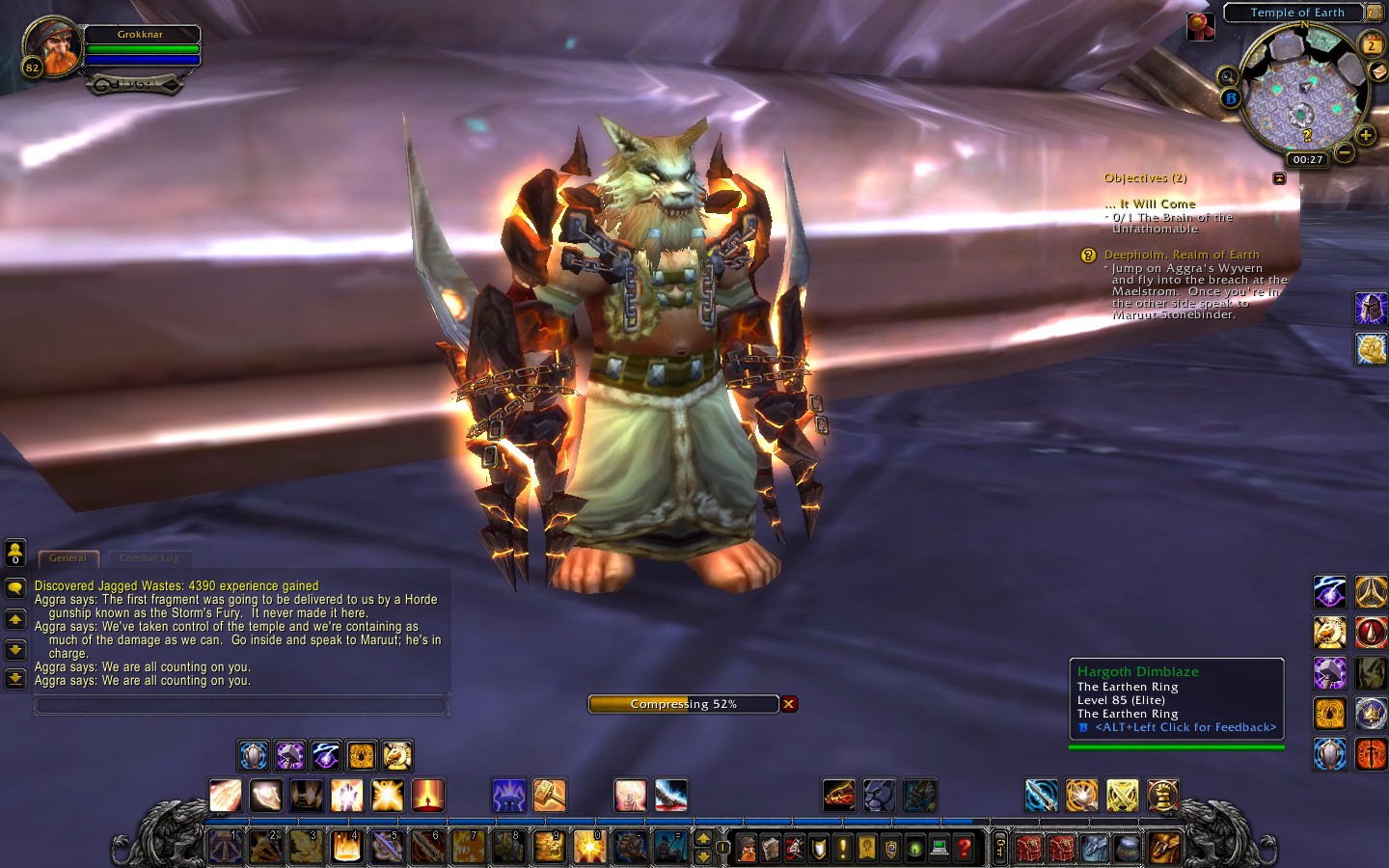Select the Grokknar player portrait
Screen dimensions: 1389x868
[x=52, y=45]
